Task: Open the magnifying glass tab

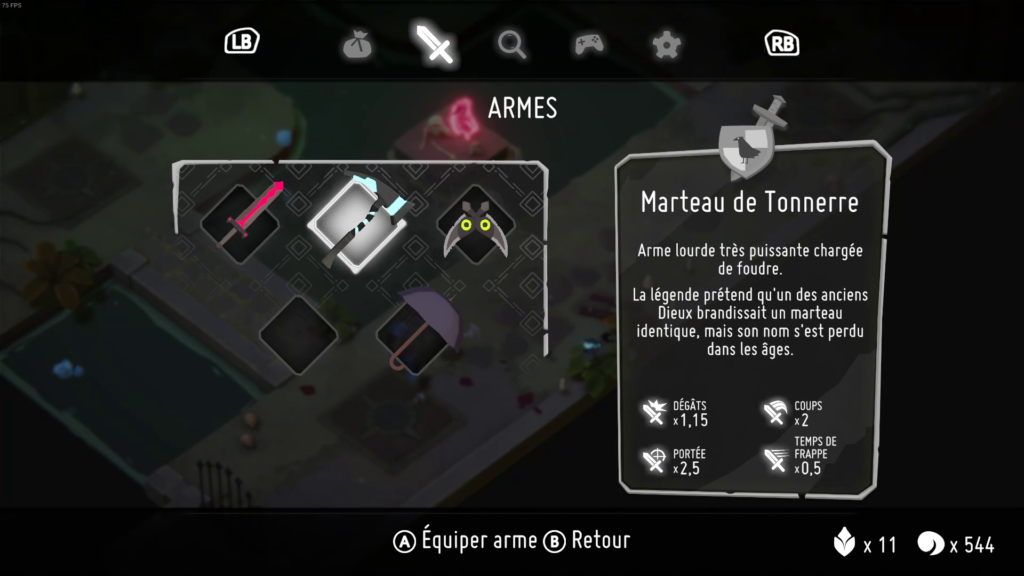Action: [x=512, y=44]
